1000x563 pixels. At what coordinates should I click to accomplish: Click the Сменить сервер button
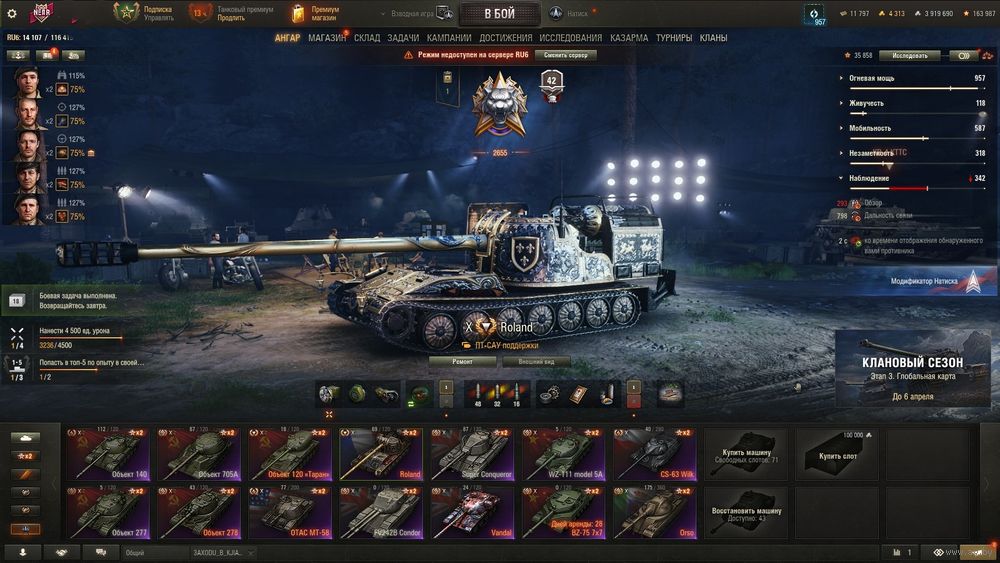[565, 55]
